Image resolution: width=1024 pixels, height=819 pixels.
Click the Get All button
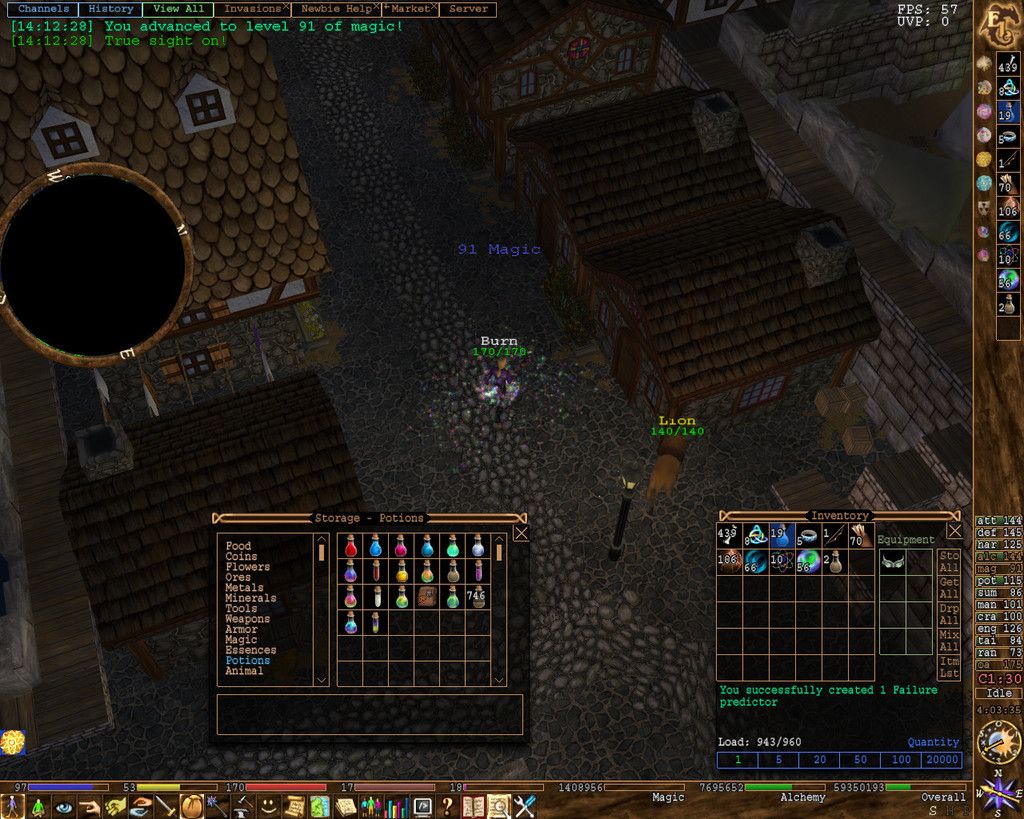[949, 588]
